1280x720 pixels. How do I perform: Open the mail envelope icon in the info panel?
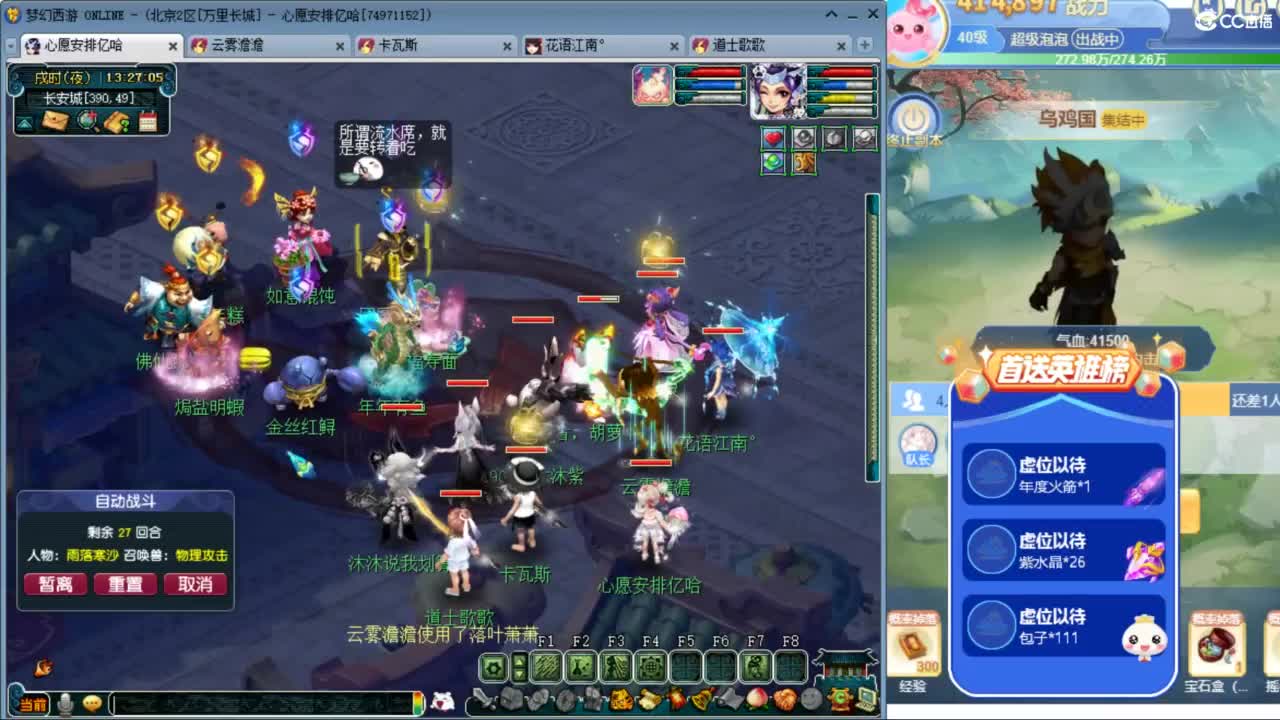55,121
